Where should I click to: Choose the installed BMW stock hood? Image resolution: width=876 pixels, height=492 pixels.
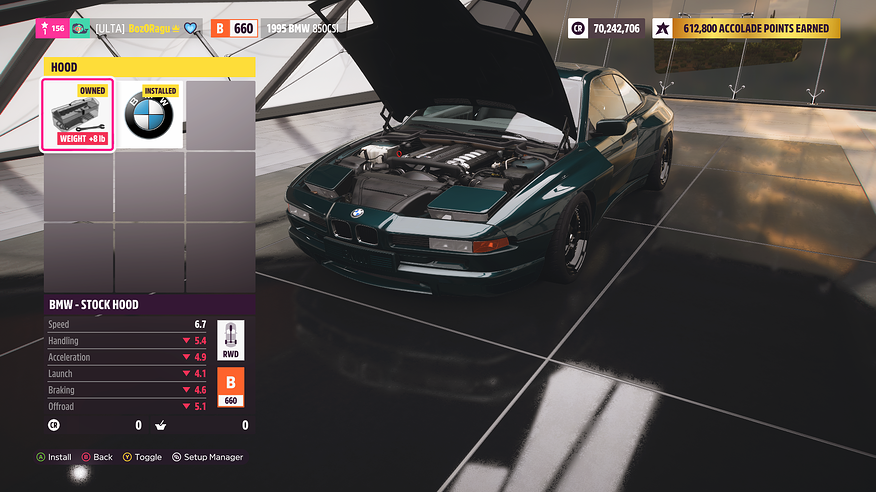coord(149,115)
